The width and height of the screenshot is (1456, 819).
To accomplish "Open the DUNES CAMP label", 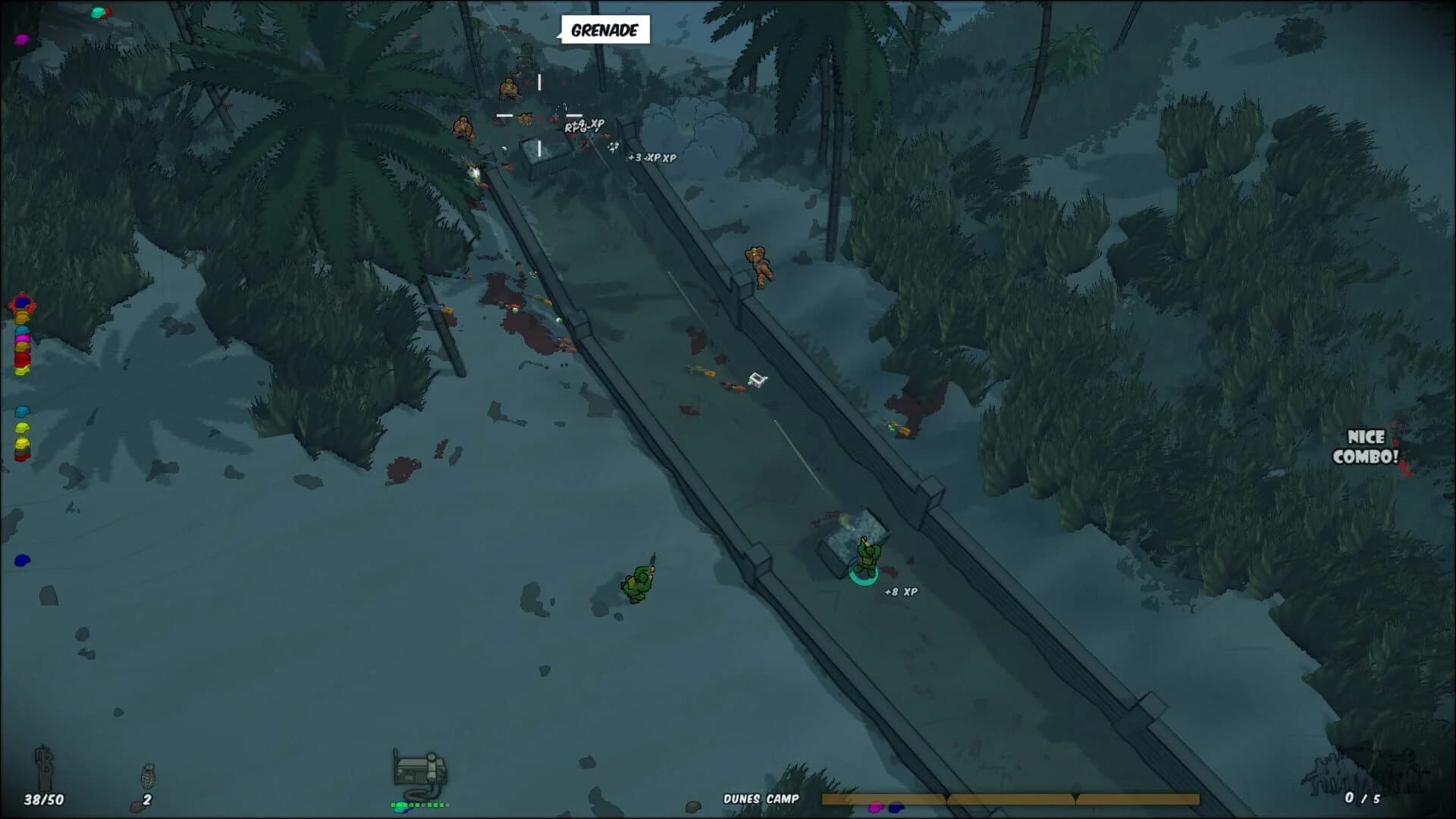I will click(759, 797).
